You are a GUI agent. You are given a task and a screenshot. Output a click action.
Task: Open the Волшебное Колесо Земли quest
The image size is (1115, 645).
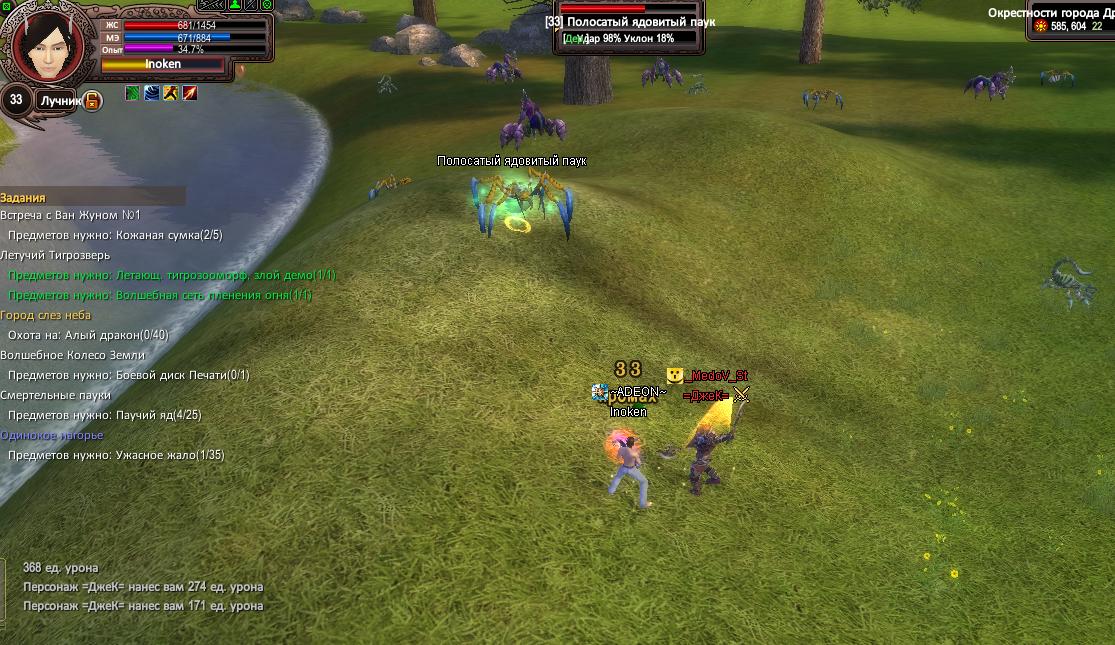(x=73, y=355)
